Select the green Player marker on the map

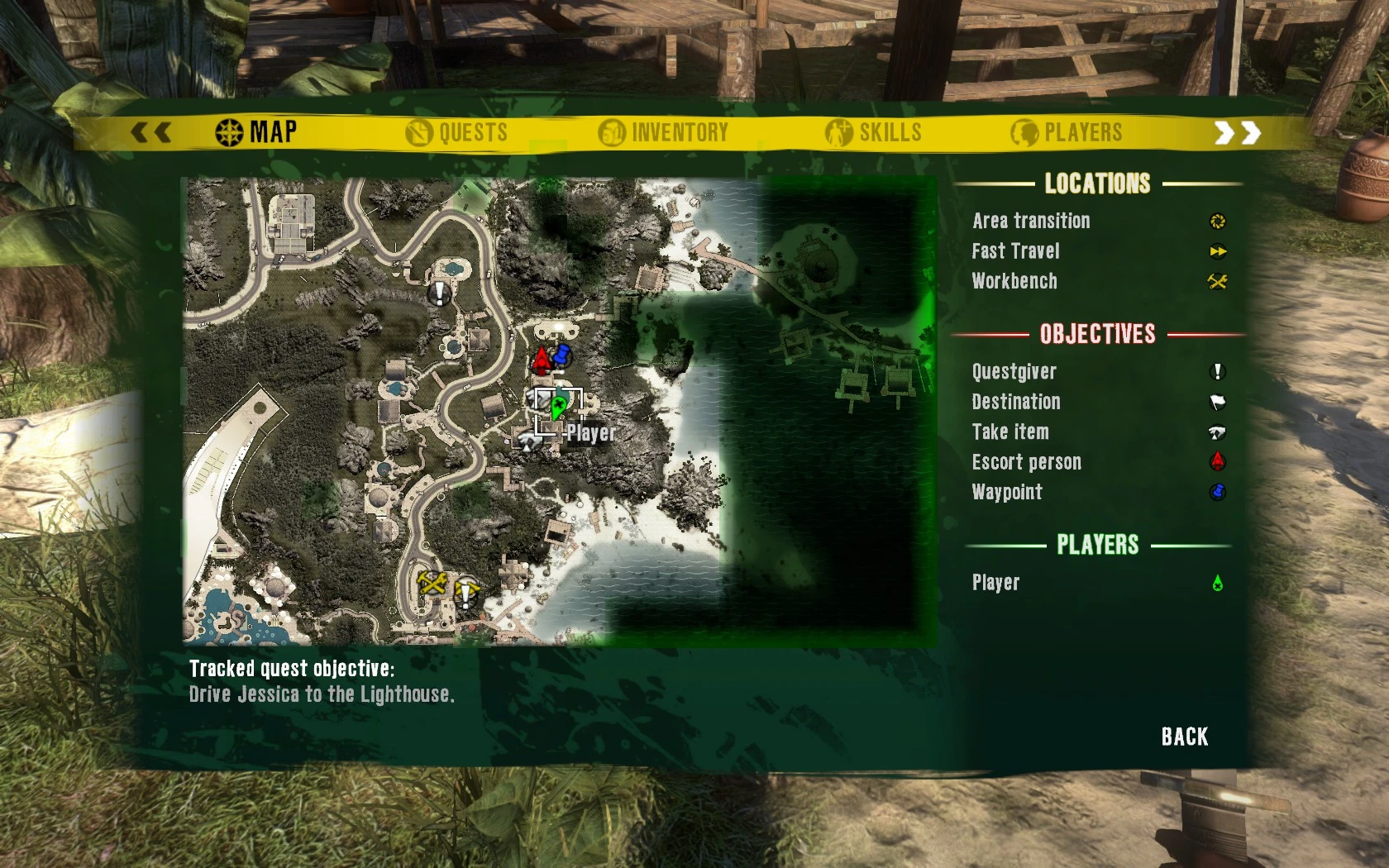[x=558, y=407]
